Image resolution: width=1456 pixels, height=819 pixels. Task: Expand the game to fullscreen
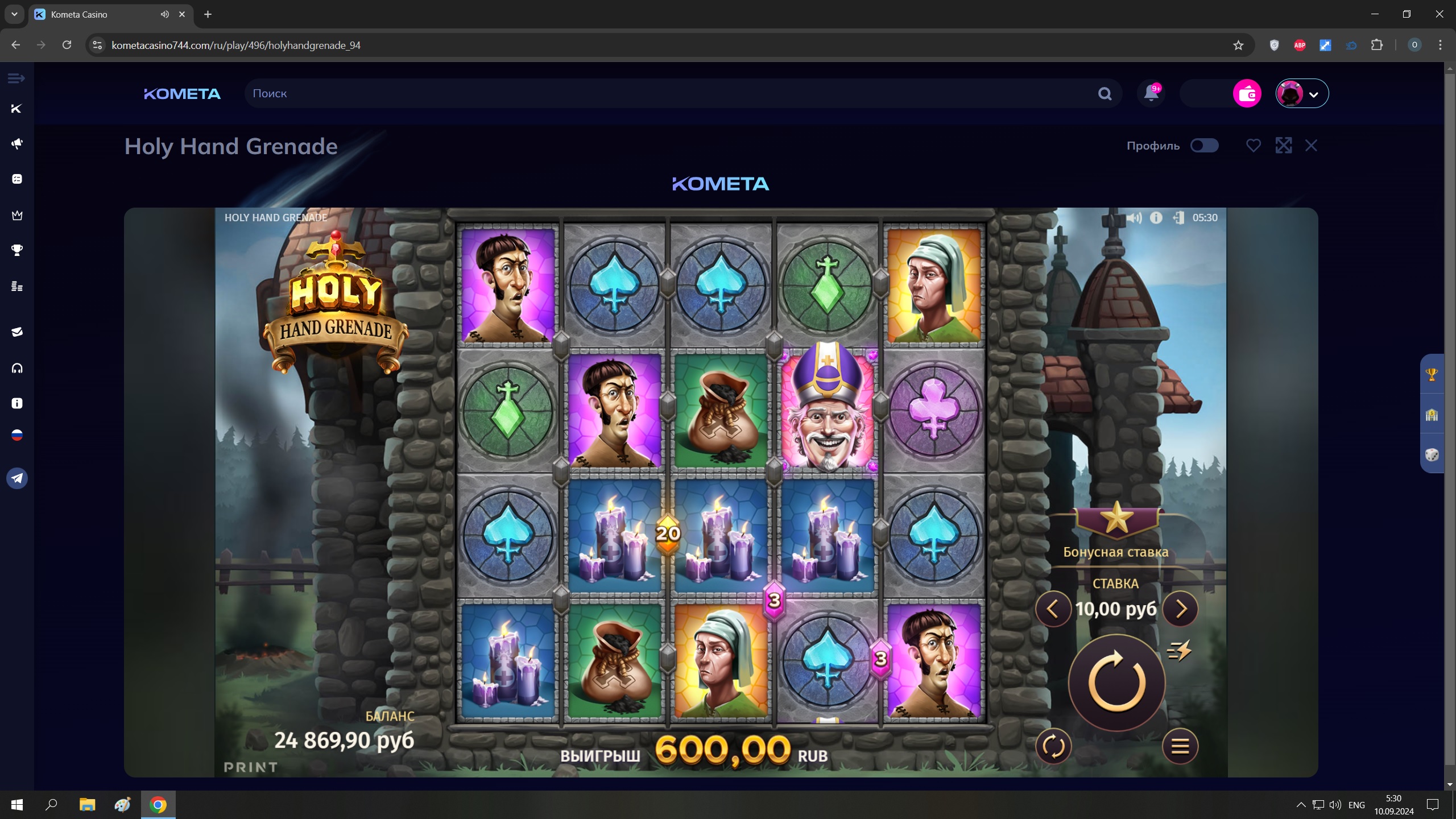(1283, 146)
